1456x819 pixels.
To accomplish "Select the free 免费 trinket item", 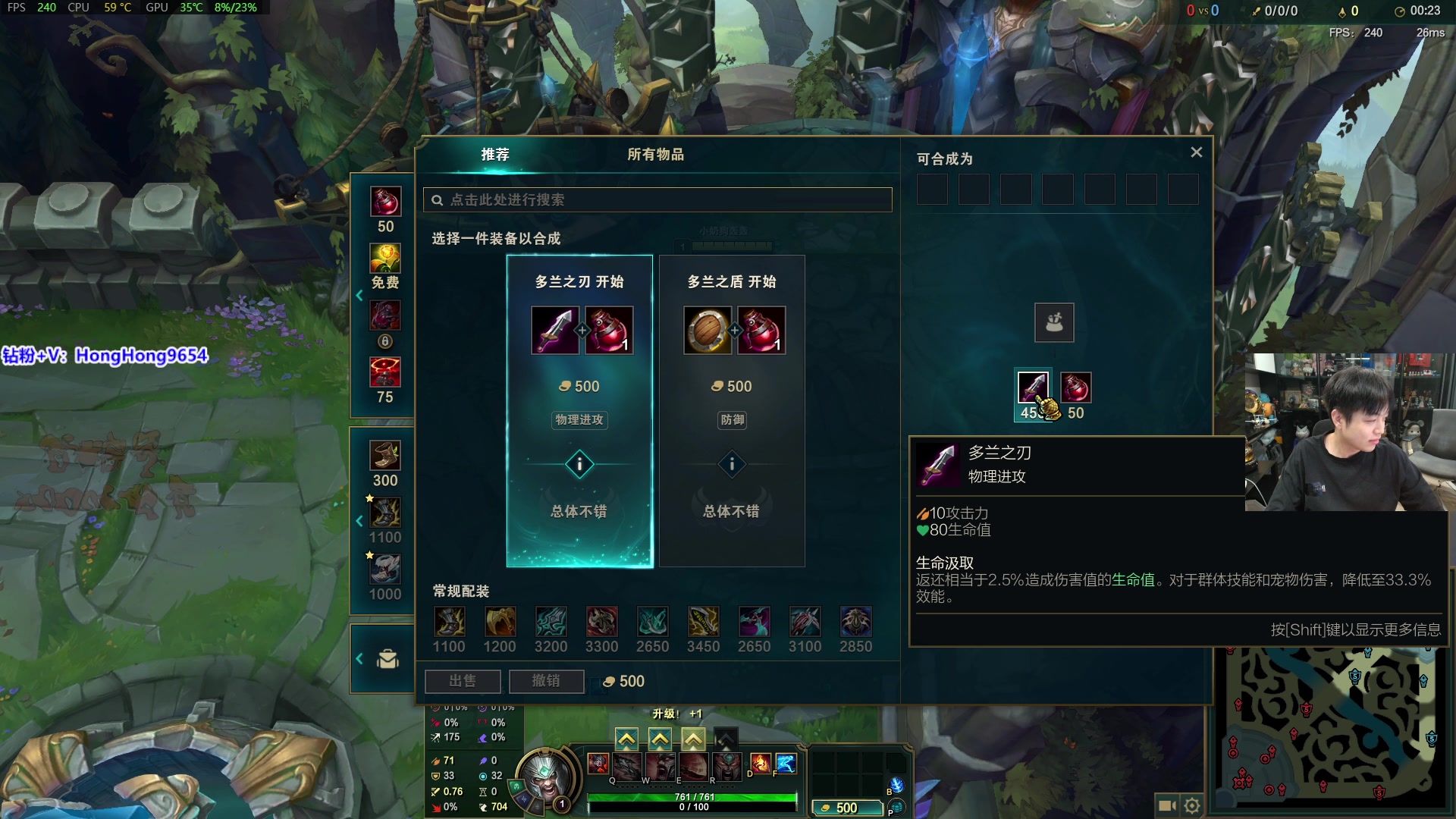I will click(385, 259).
